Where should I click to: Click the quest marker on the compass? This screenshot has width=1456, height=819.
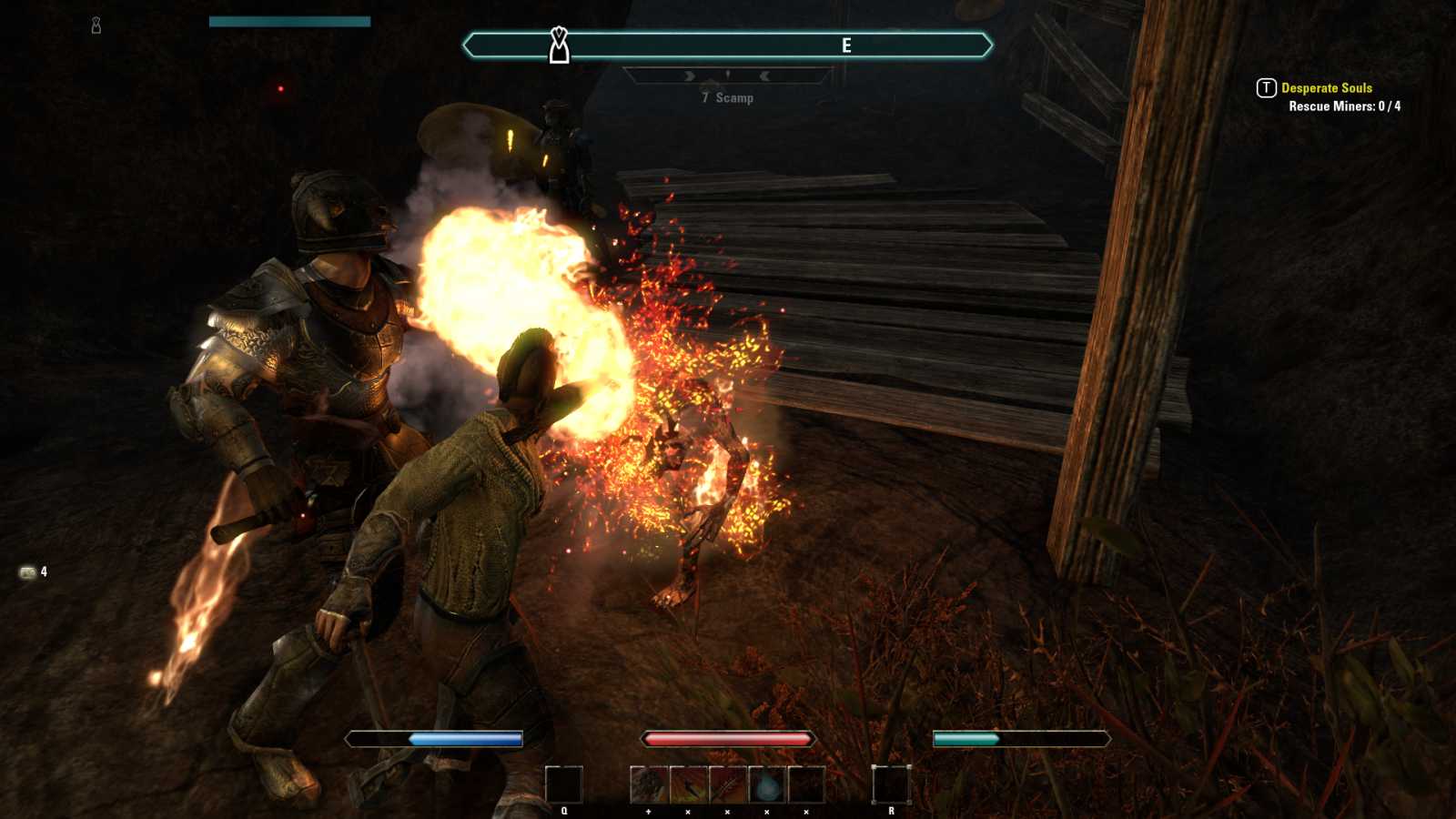point(559,45)
